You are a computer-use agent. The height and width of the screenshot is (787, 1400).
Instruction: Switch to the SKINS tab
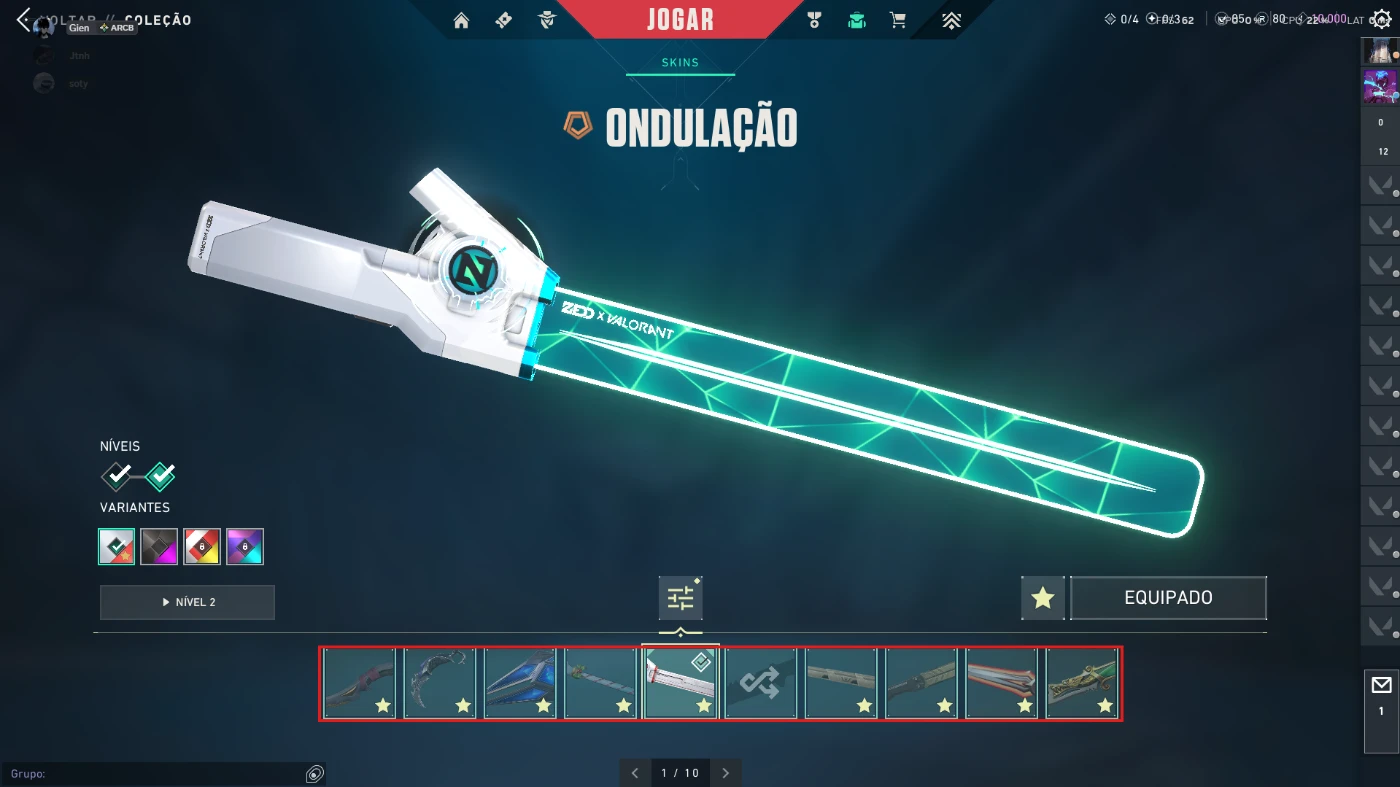679,62
